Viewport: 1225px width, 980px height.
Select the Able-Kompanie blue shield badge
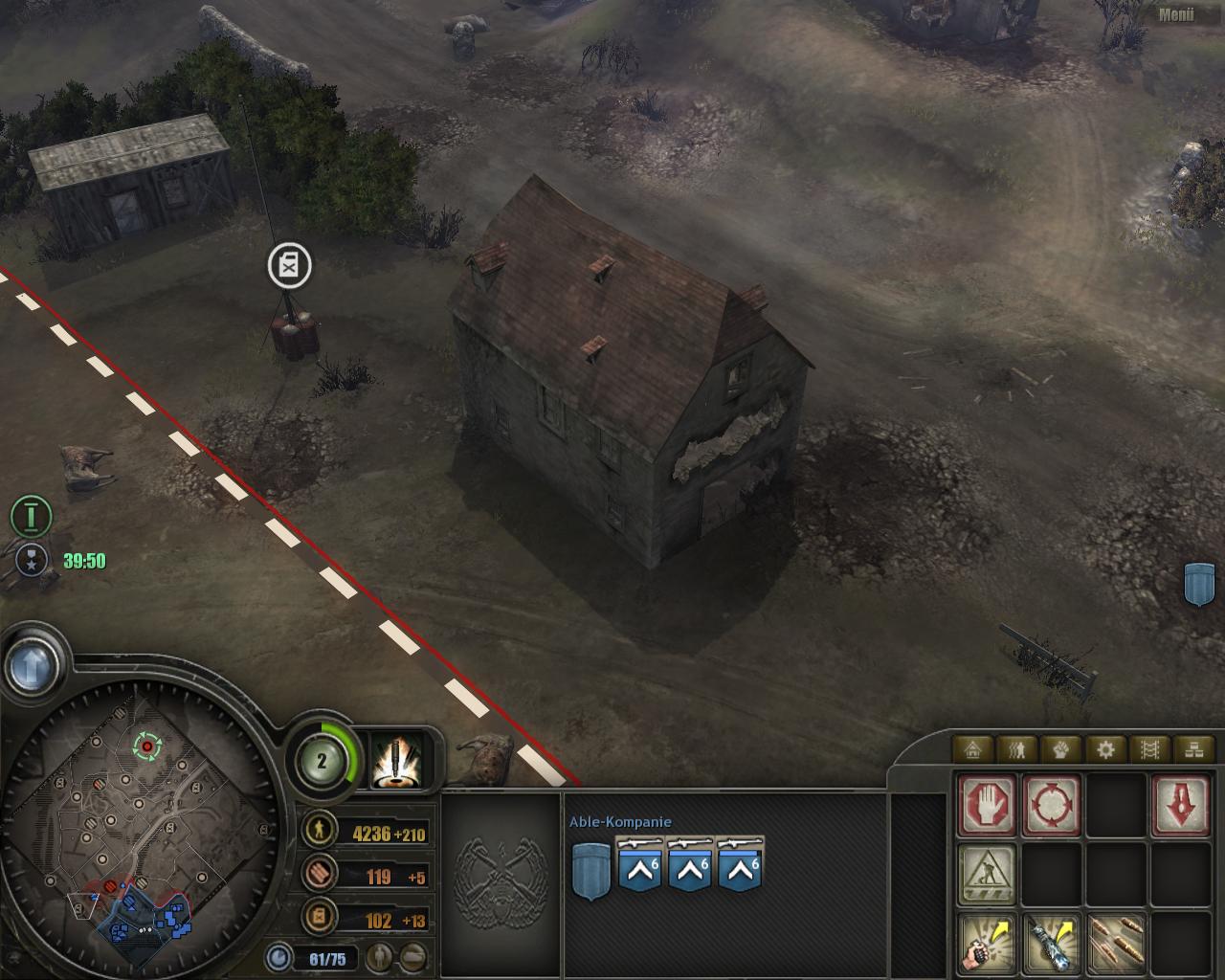click(x=590, y=872)
